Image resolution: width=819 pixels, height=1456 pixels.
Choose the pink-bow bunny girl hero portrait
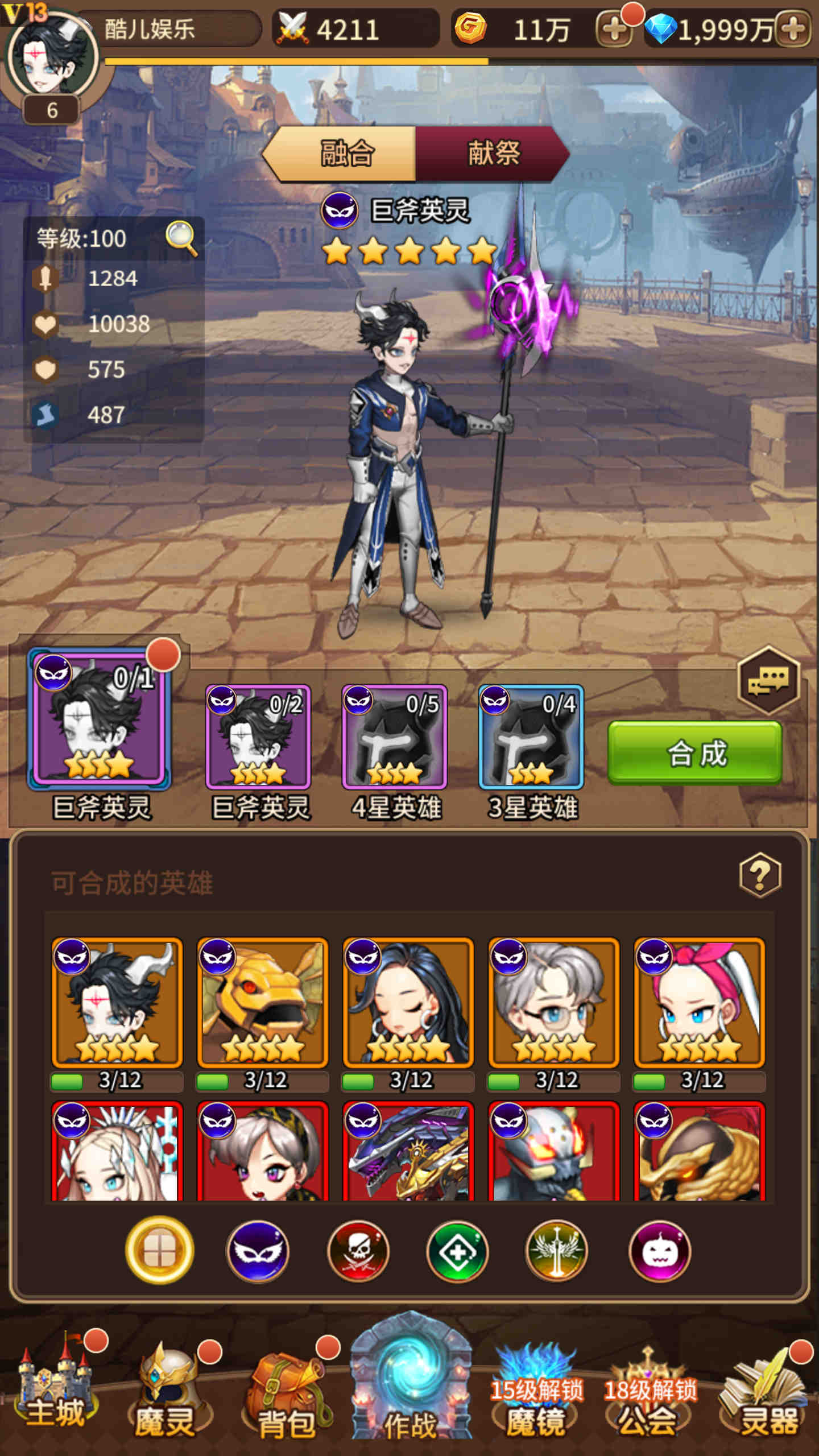(x=700, y=1002)
